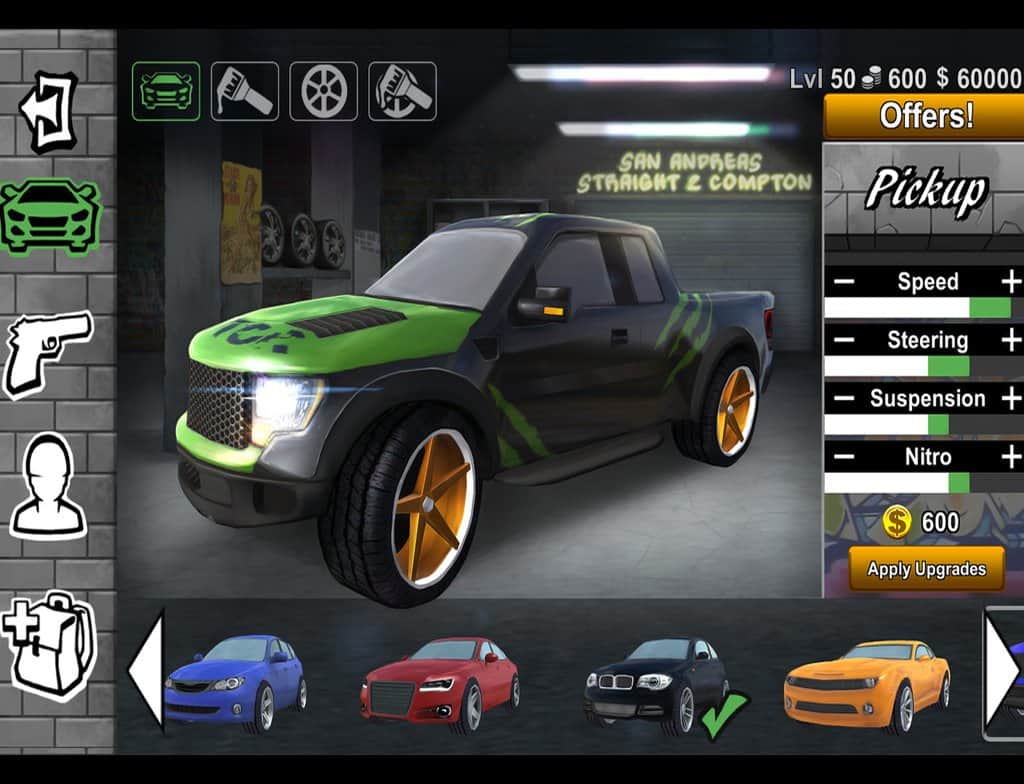Screen dimensions: 1024x784
Task: Open the Offers! banner
Action: click(925, 117)
